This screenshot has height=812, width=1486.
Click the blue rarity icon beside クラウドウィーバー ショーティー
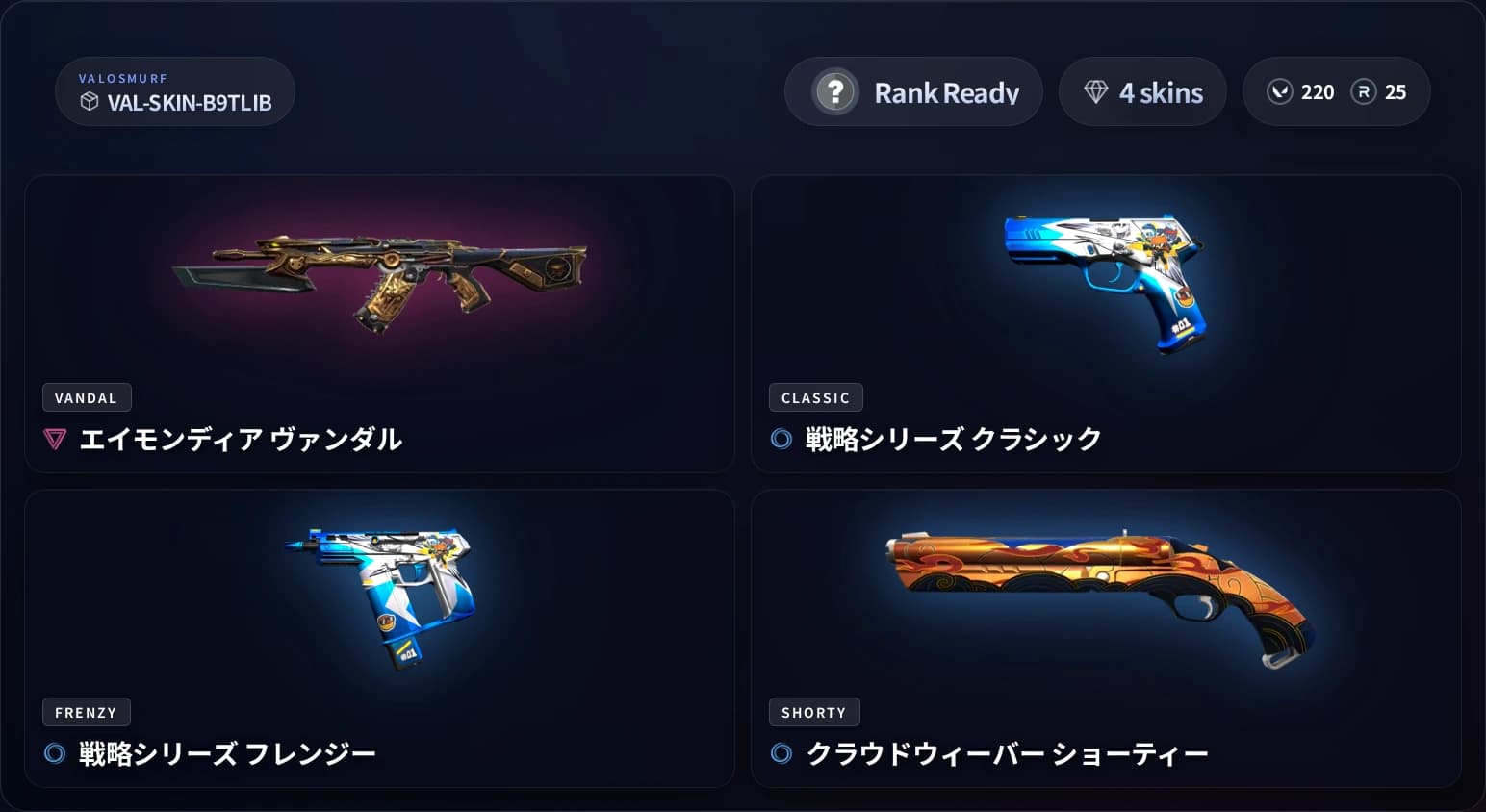pyautogui.click(x=781, y=753)
